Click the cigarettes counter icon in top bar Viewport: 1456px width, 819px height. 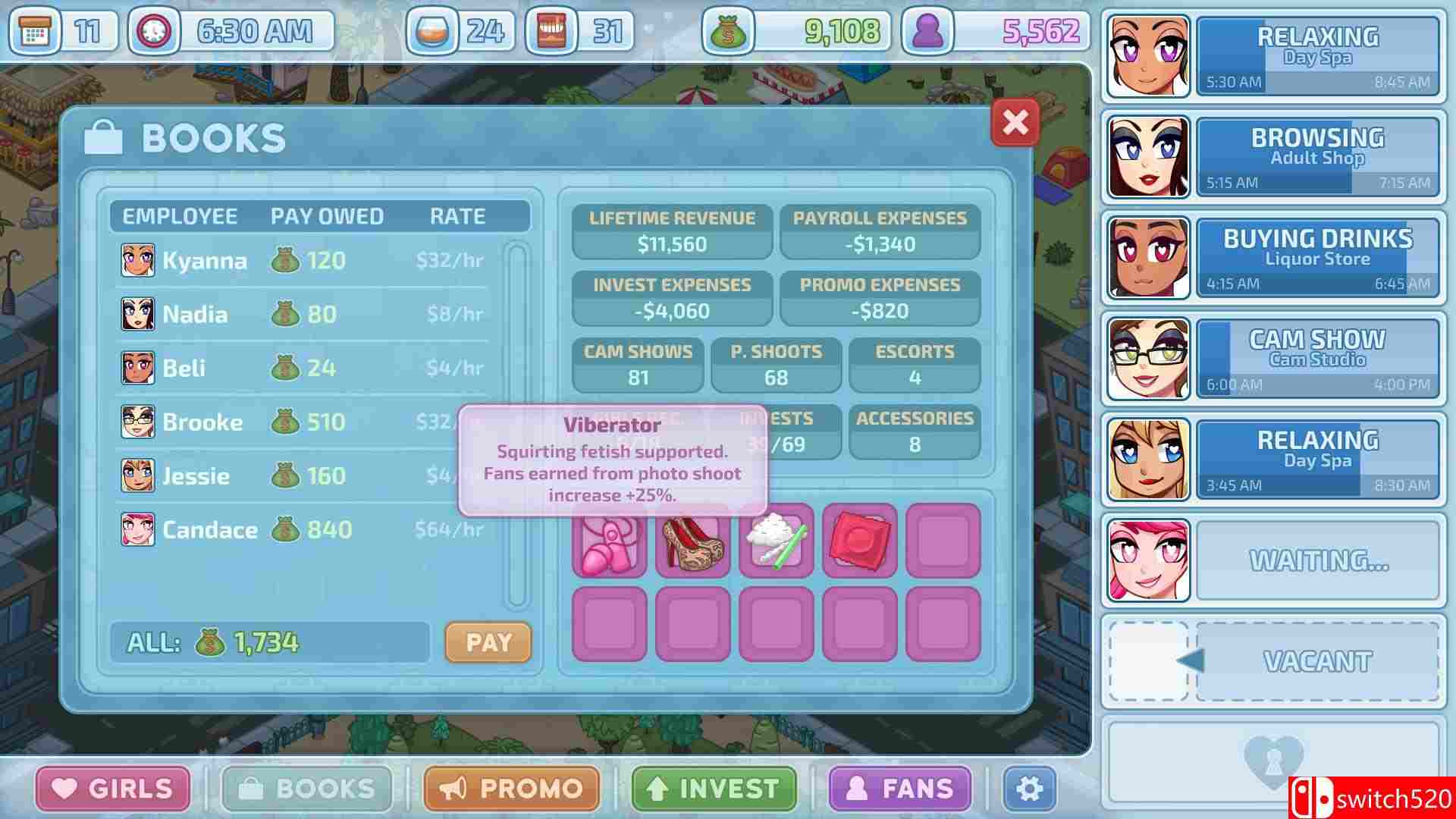[553, 31]
